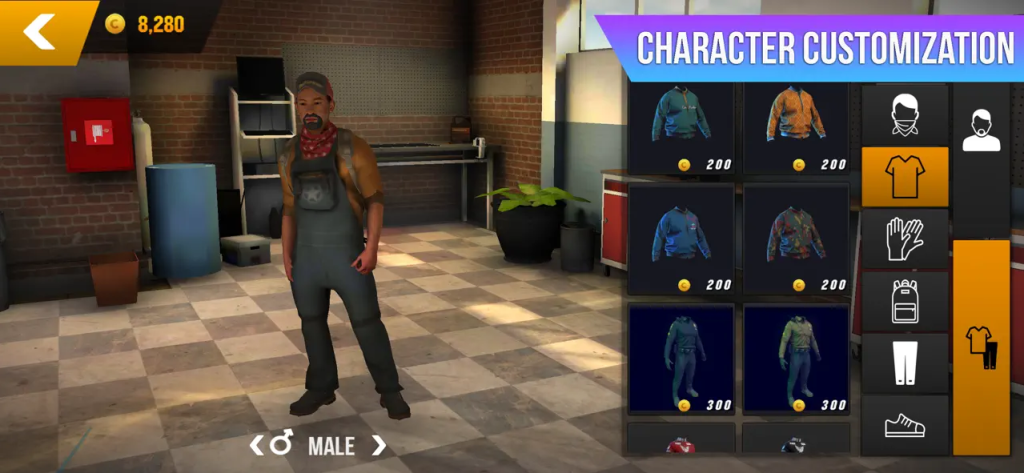Viewport: 1024px width, 473px height.
Task: Switch to the shirt category tab
Action: point(904,177)
